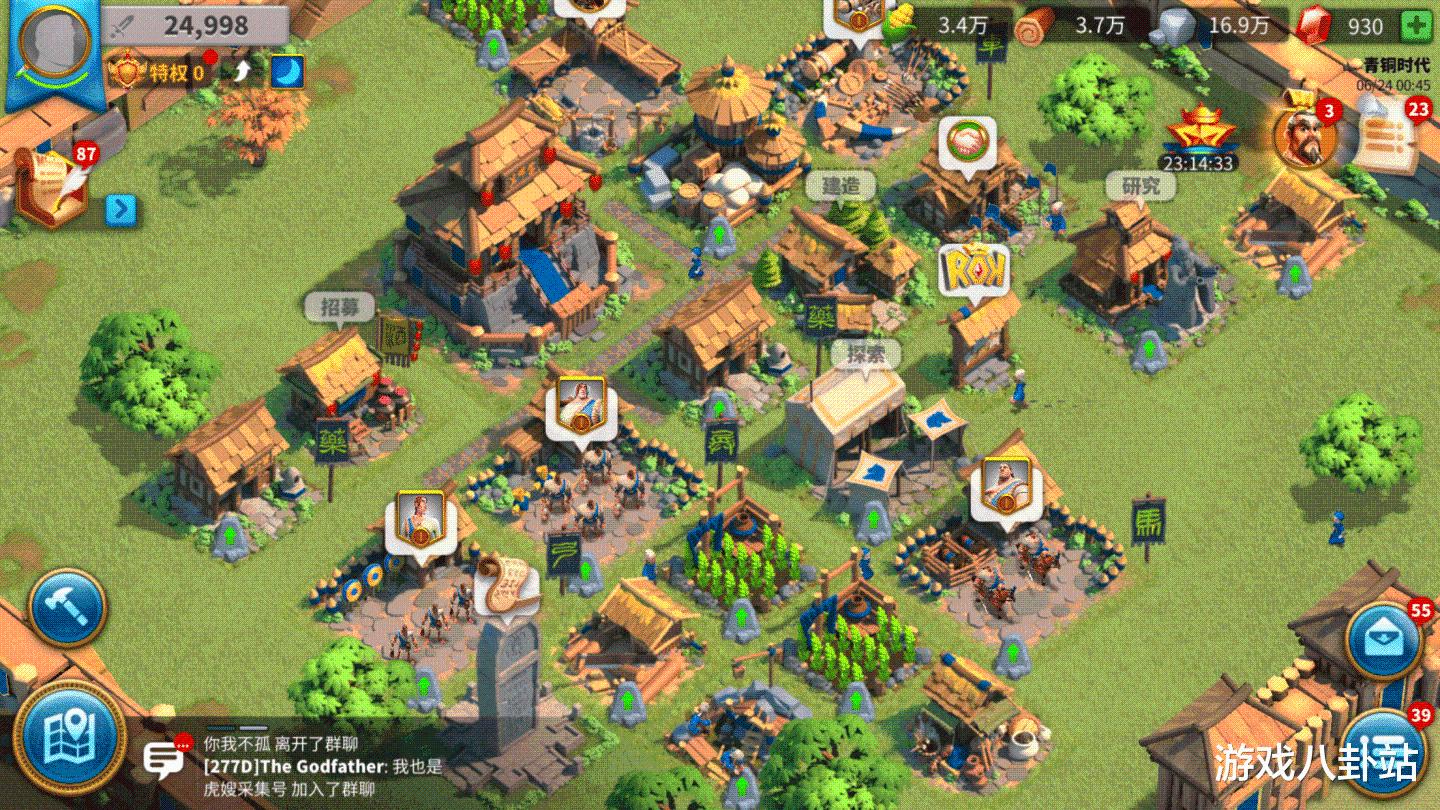Click the 建造 build bubble
Image resolution: width=1440 pixels, height=810 pixels.
pyautogui.click(x=841, y=186)
